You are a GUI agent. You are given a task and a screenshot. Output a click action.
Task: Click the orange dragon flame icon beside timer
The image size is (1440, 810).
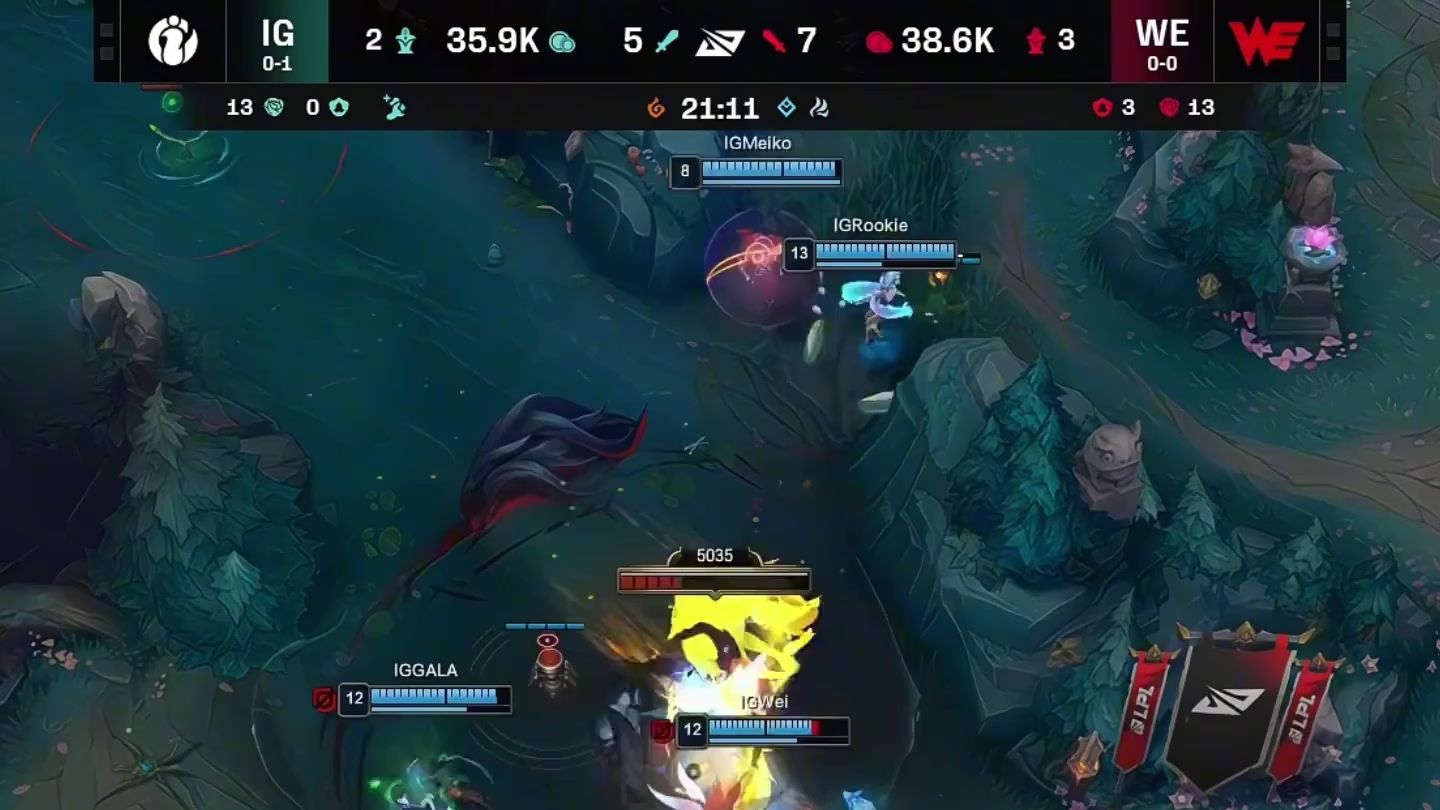click(656, 108)
